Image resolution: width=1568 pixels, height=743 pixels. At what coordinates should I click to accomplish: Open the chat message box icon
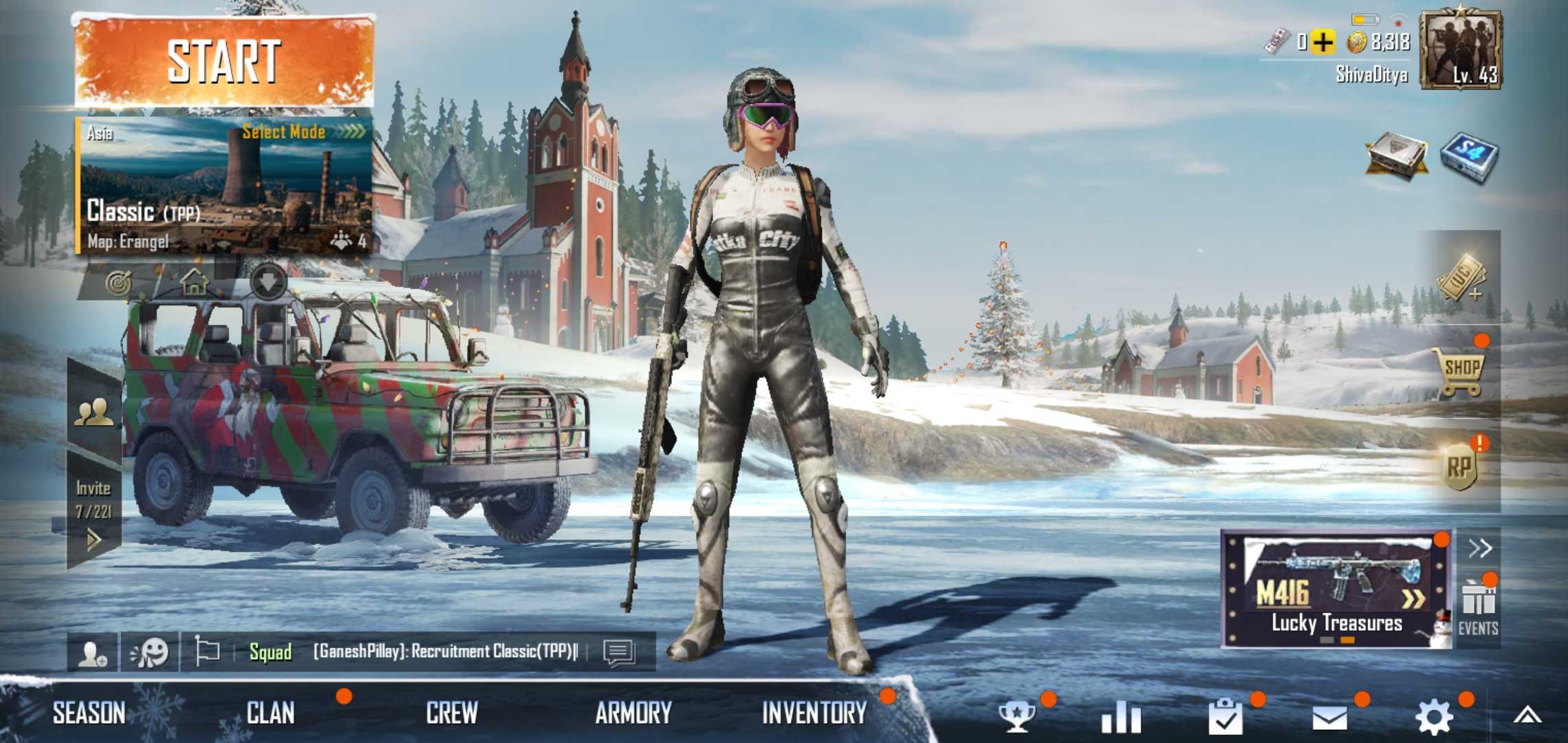pyautogui.click(x=618, y=652)
